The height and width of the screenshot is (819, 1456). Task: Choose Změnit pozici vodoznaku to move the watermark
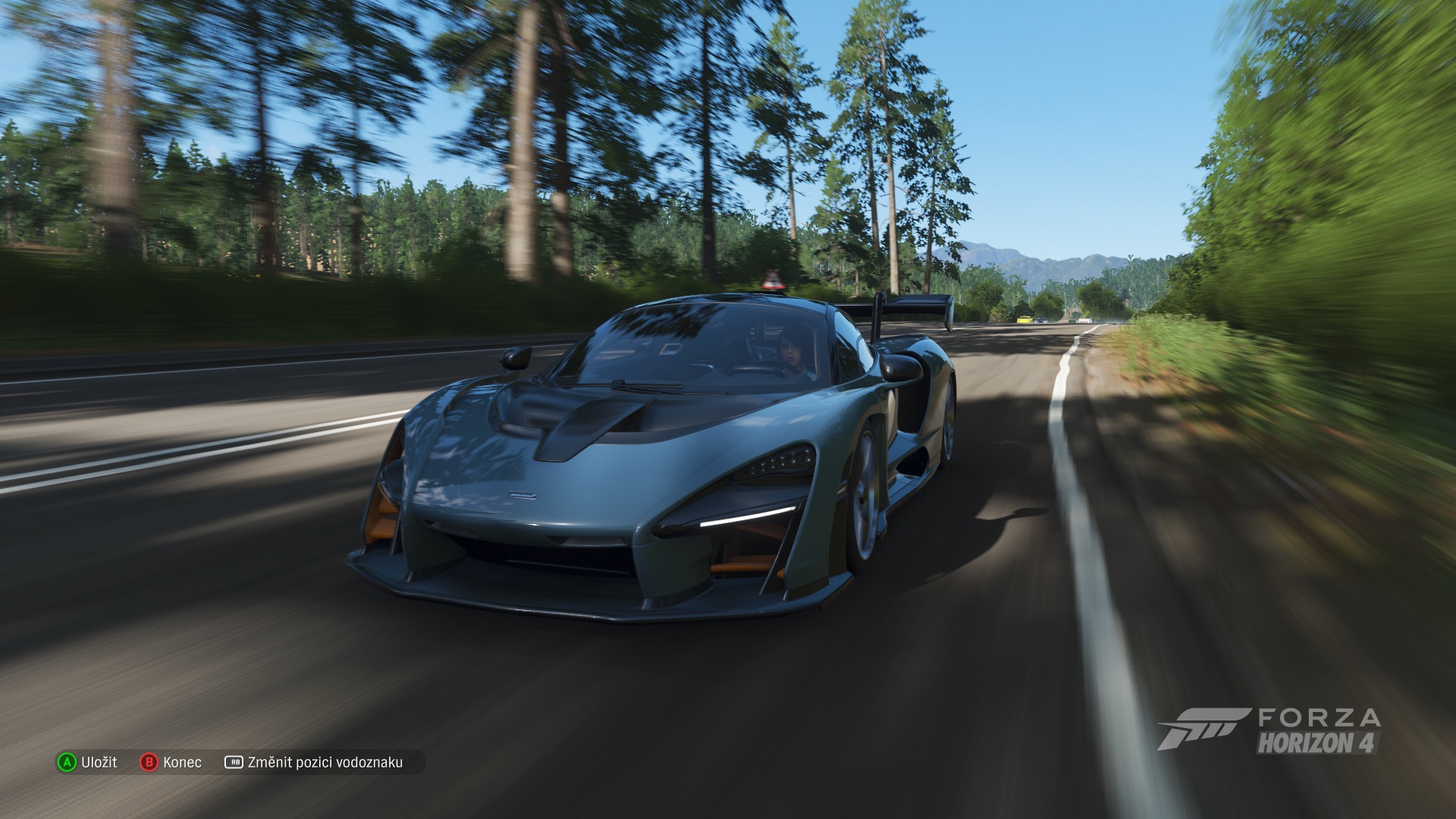[x=314, y=762]
